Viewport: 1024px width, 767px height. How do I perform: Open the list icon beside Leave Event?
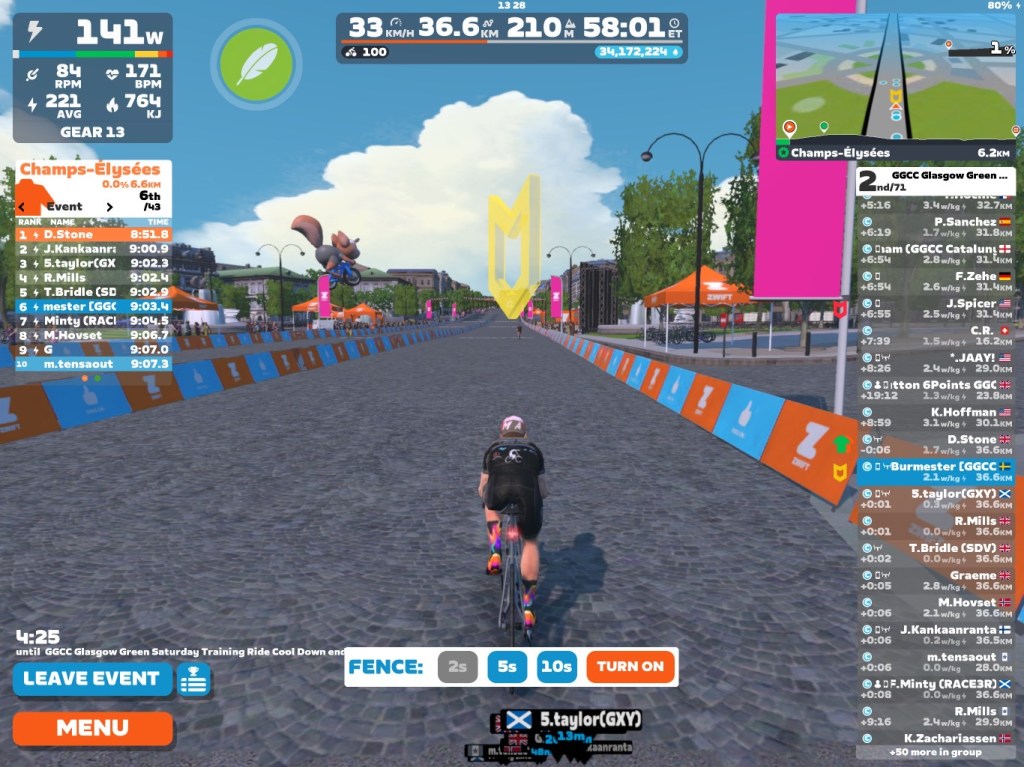tap(194, 680)
